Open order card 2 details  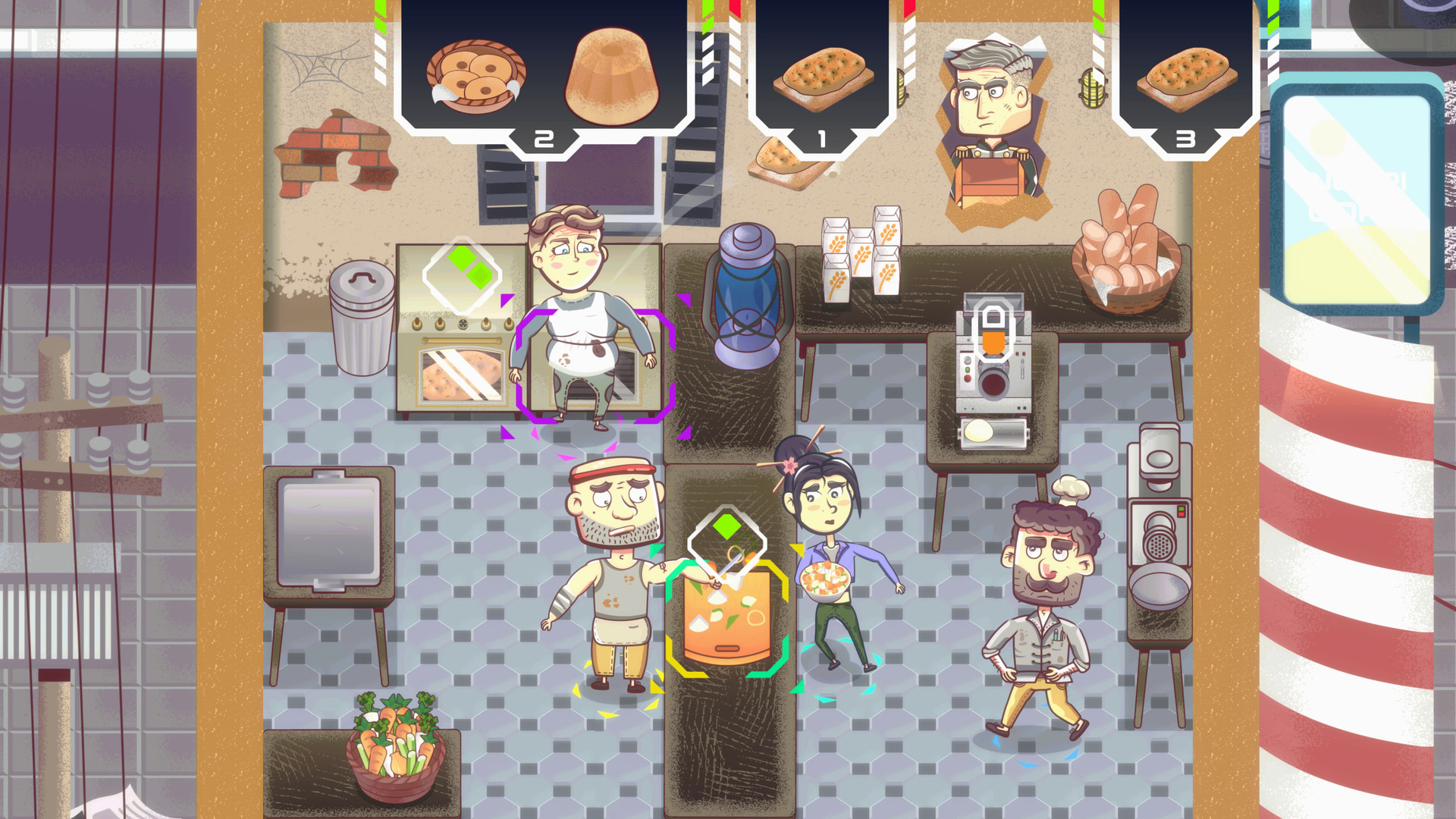click(542, 139)
